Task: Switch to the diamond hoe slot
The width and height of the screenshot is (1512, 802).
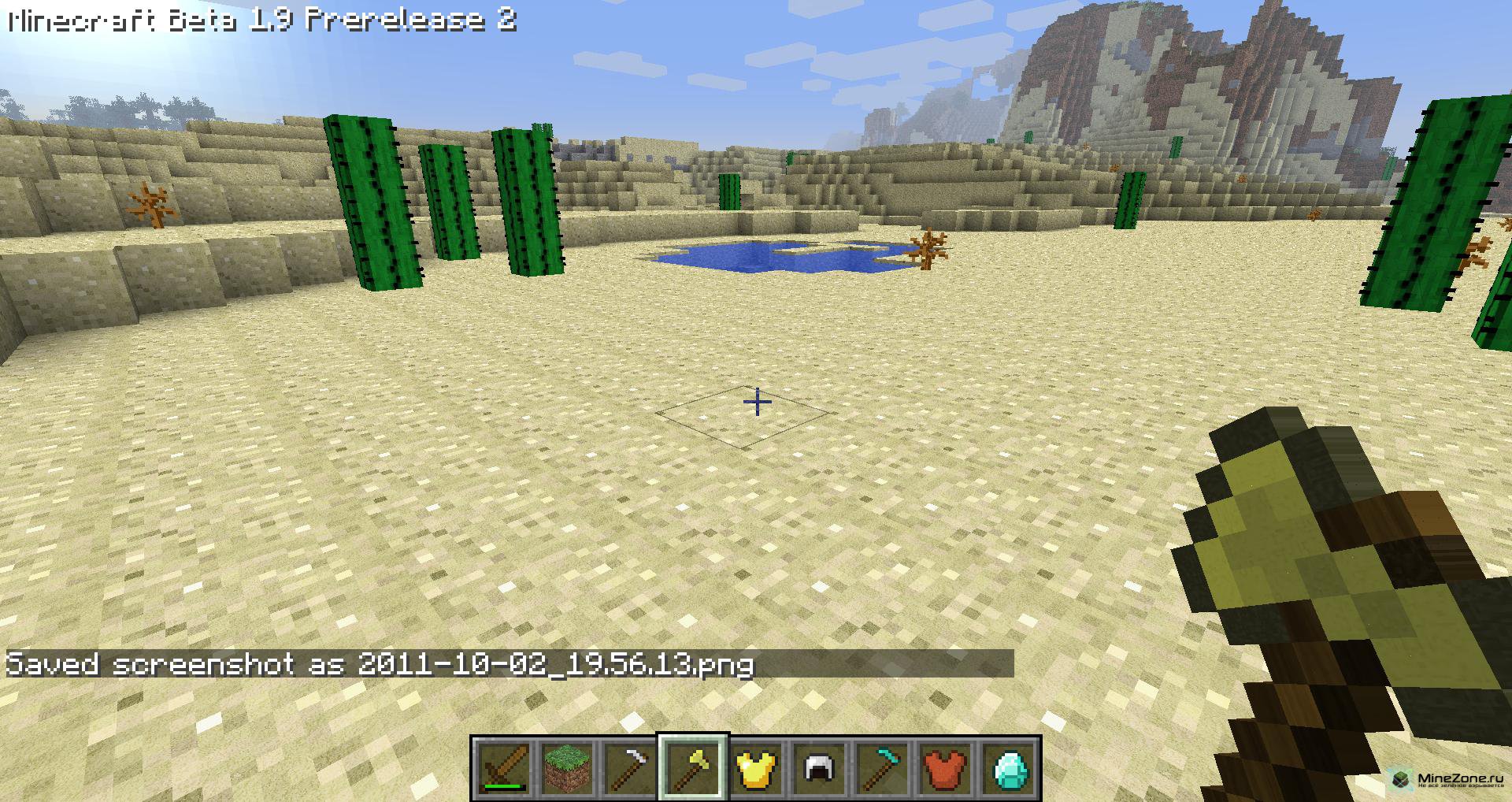Action: (882, 767)
